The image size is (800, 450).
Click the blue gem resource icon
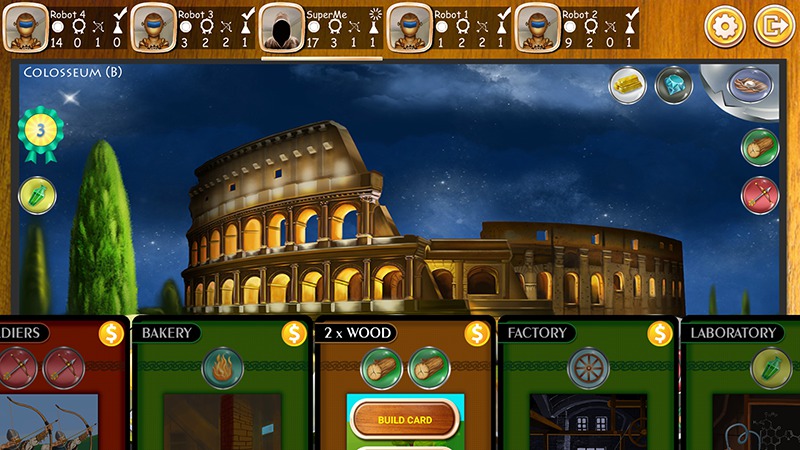(673, 85)
